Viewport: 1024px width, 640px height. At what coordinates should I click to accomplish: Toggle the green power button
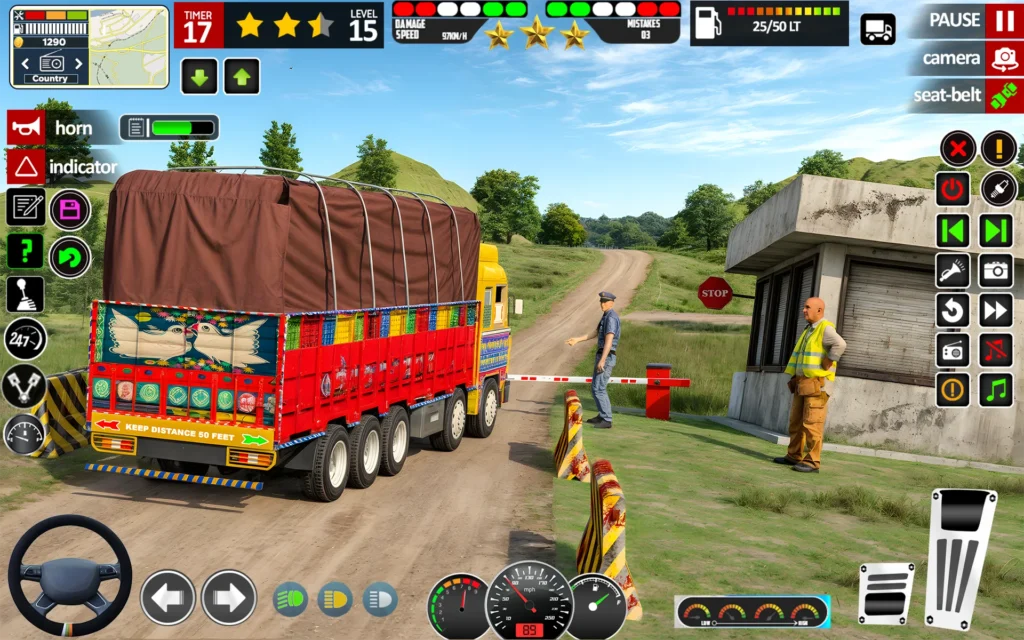pos(953,189)
